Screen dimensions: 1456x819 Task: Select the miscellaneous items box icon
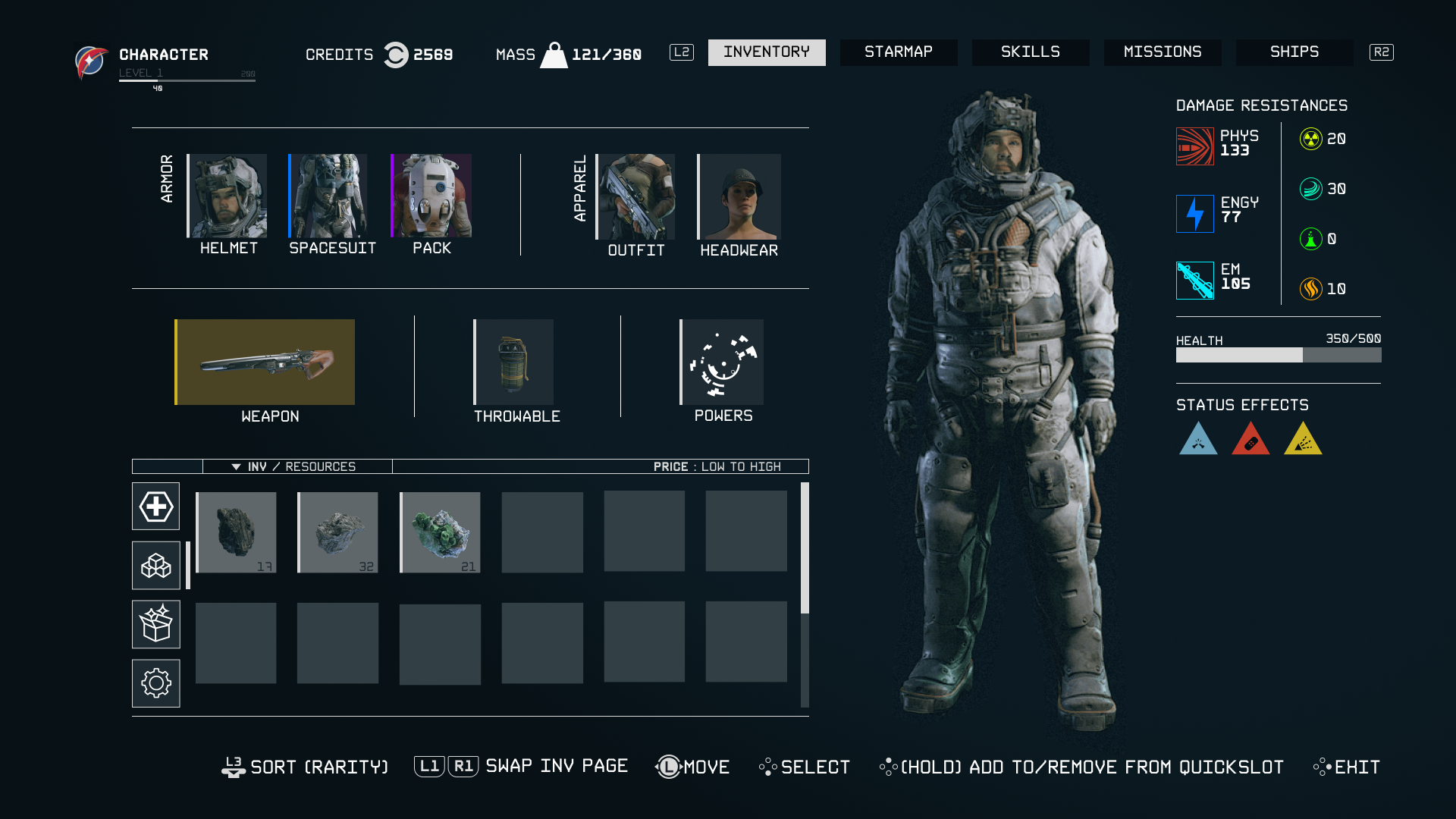155,624
